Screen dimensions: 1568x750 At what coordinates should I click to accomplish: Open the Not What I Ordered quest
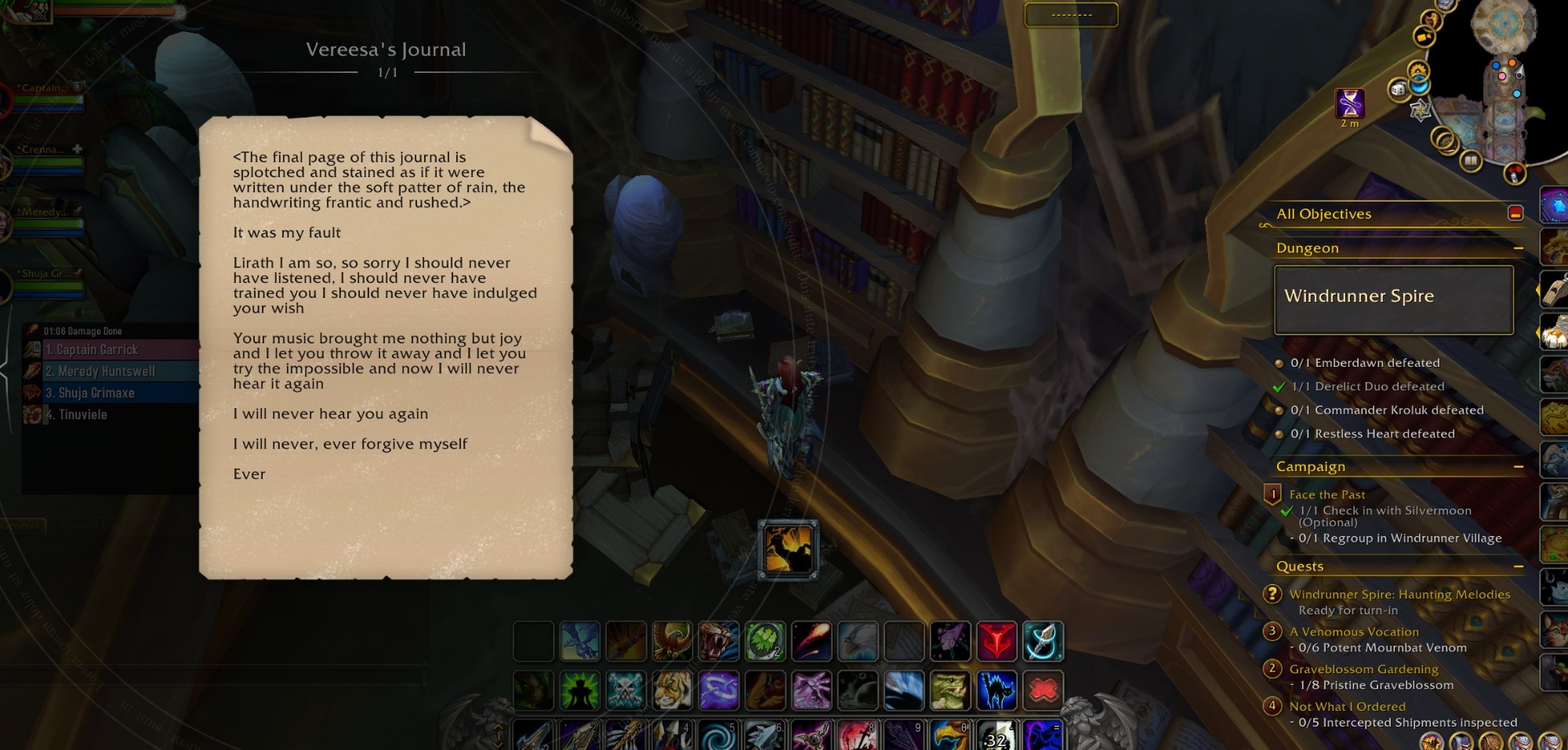(1347, 707)
